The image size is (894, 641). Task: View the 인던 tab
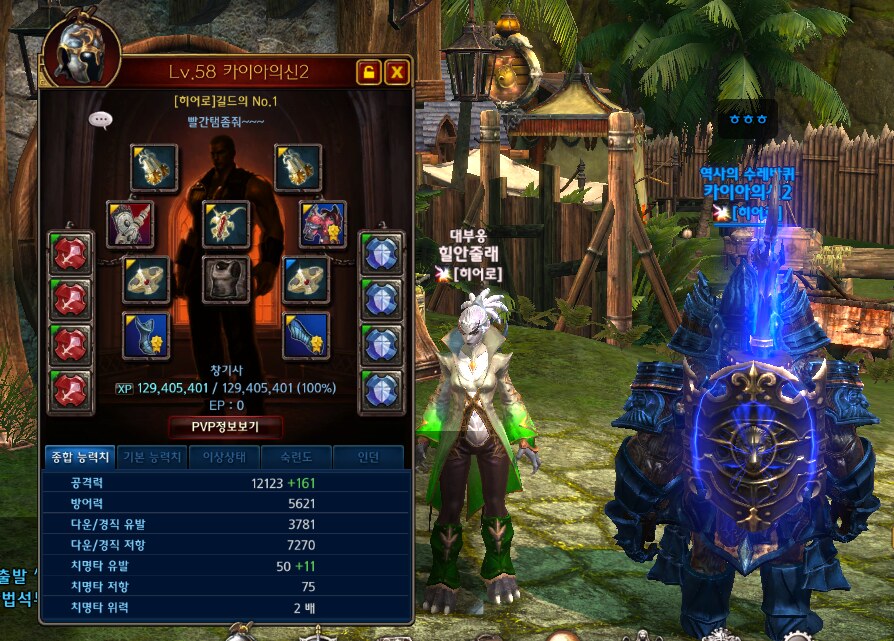click(x=369, y=458)
